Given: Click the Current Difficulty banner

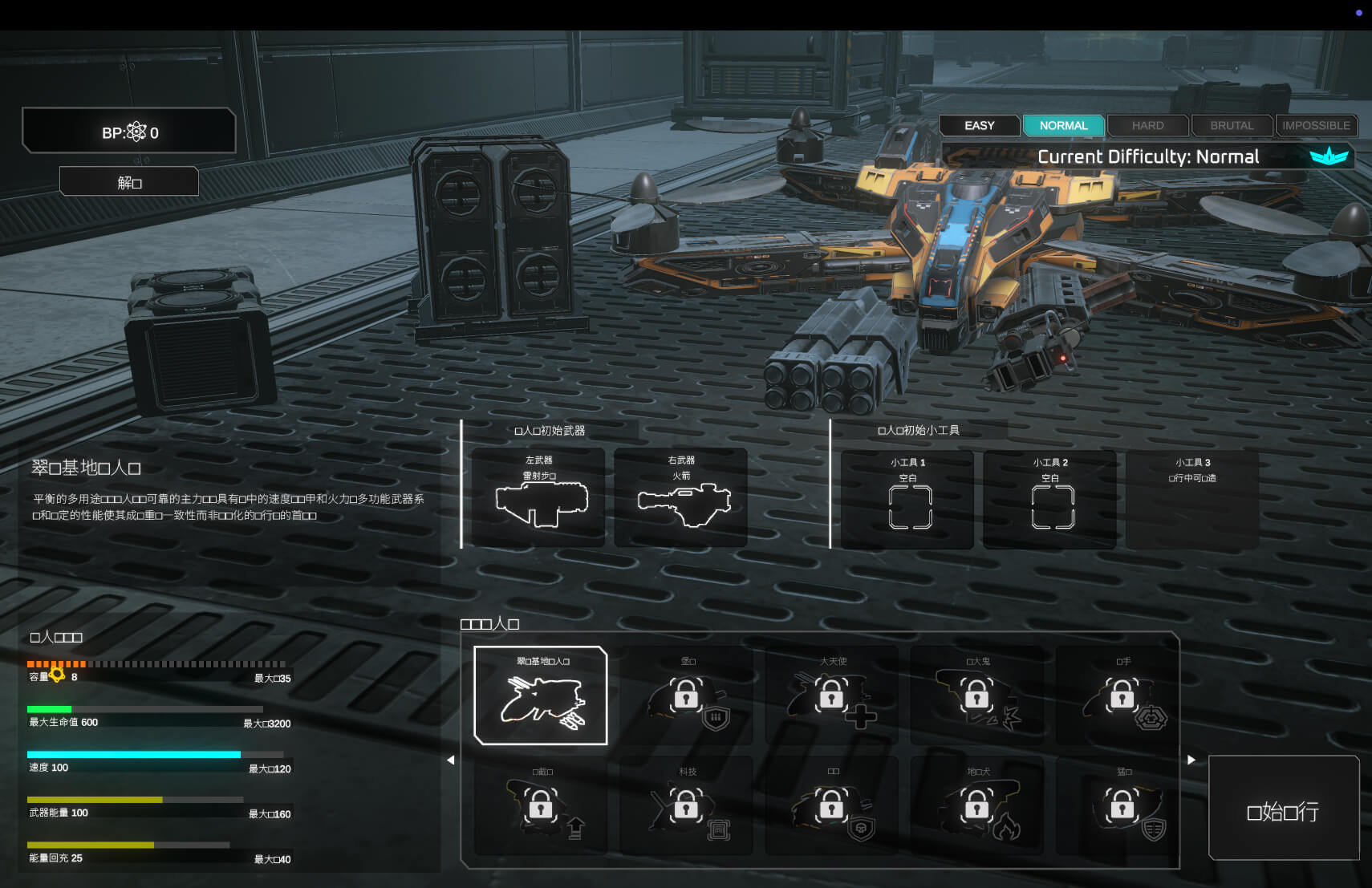Looking at the screenshot, I should [x=1148, y=156].
